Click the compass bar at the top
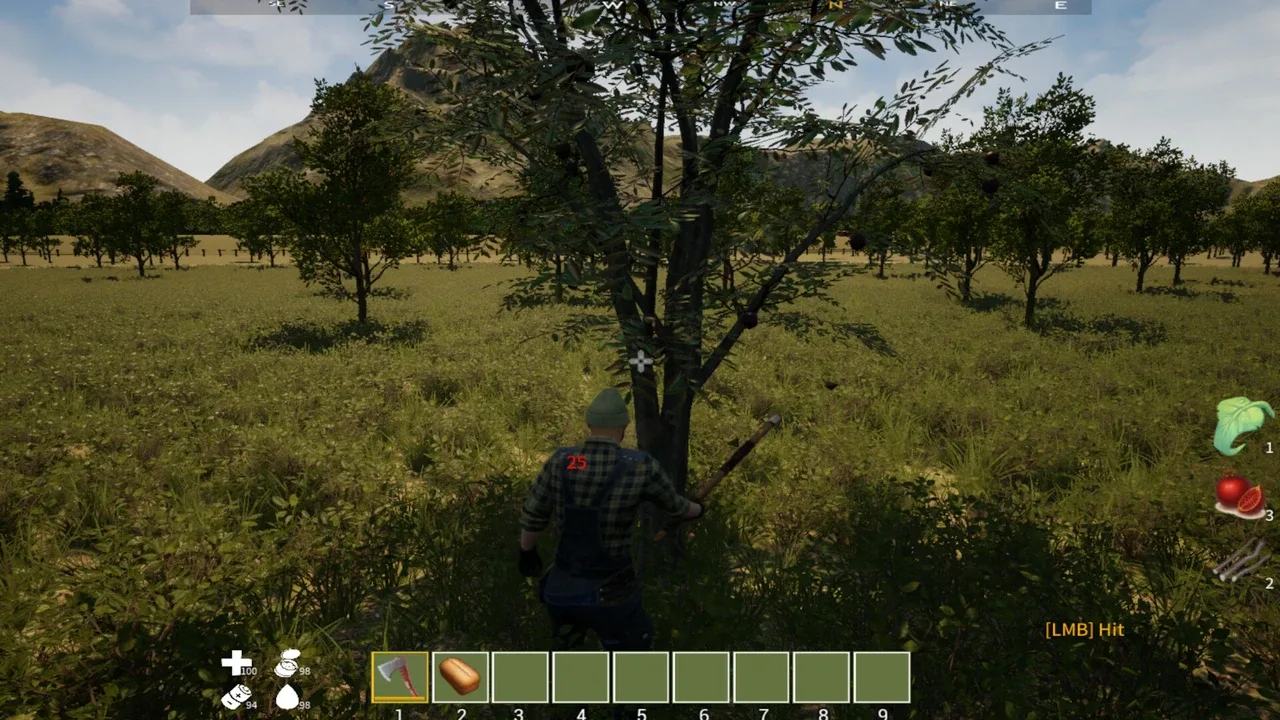This screenshot has width=1280, height=720. [x=640, y=6]
